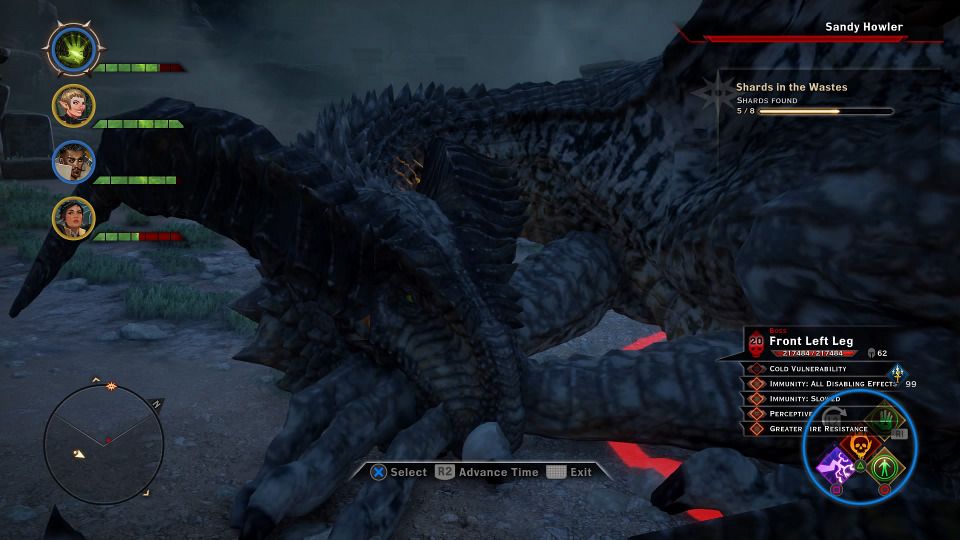Activate the green human figure ability
Viewport: 960px width, 540px height.
click(883, 466)
